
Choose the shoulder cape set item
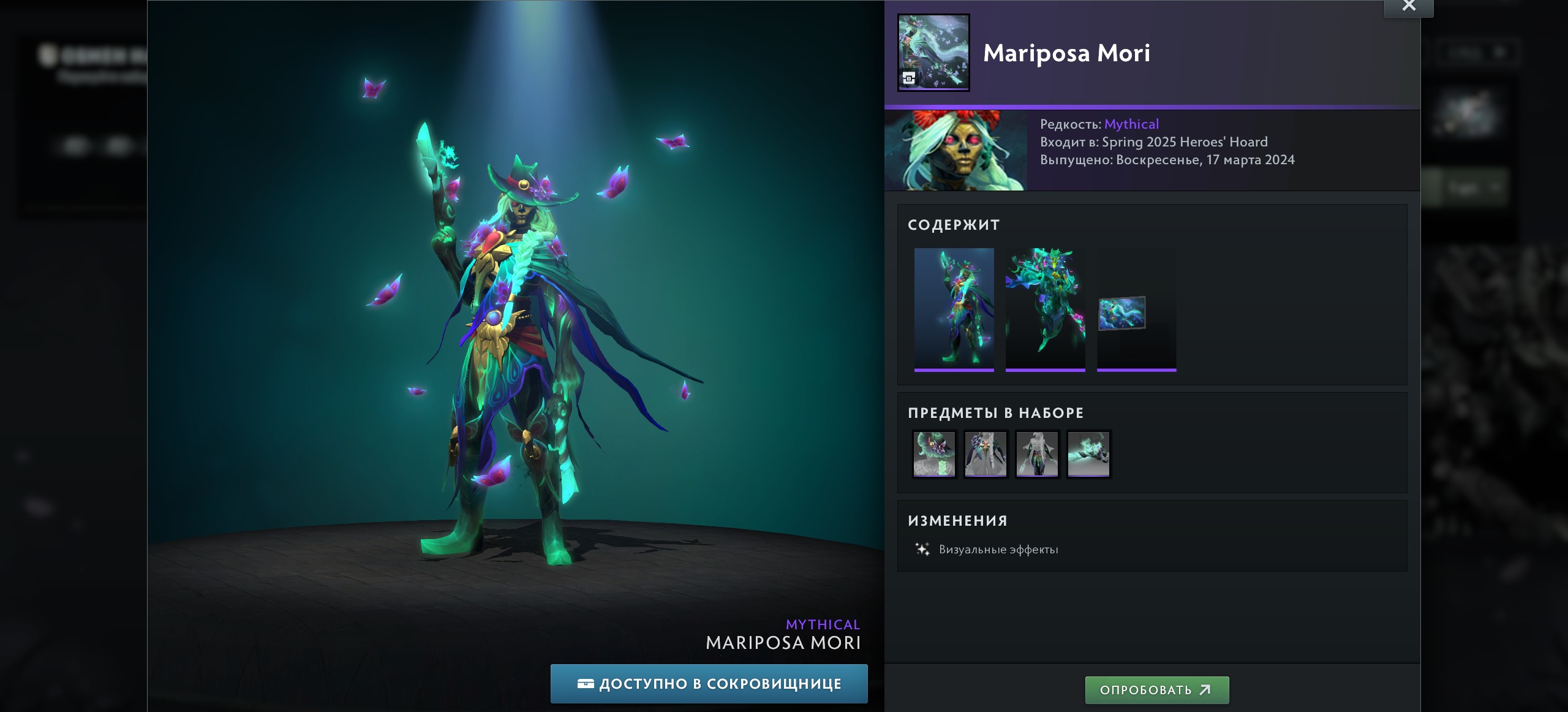pos(986,454)
